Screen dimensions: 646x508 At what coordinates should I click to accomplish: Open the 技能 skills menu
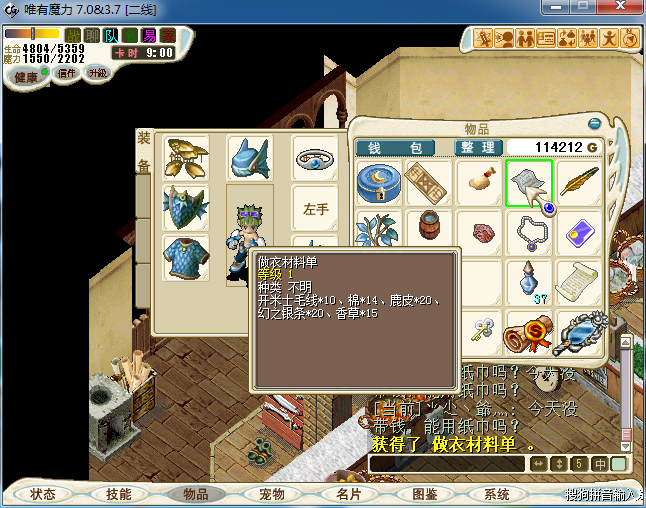pyautogui.click(x=119, y=494)
